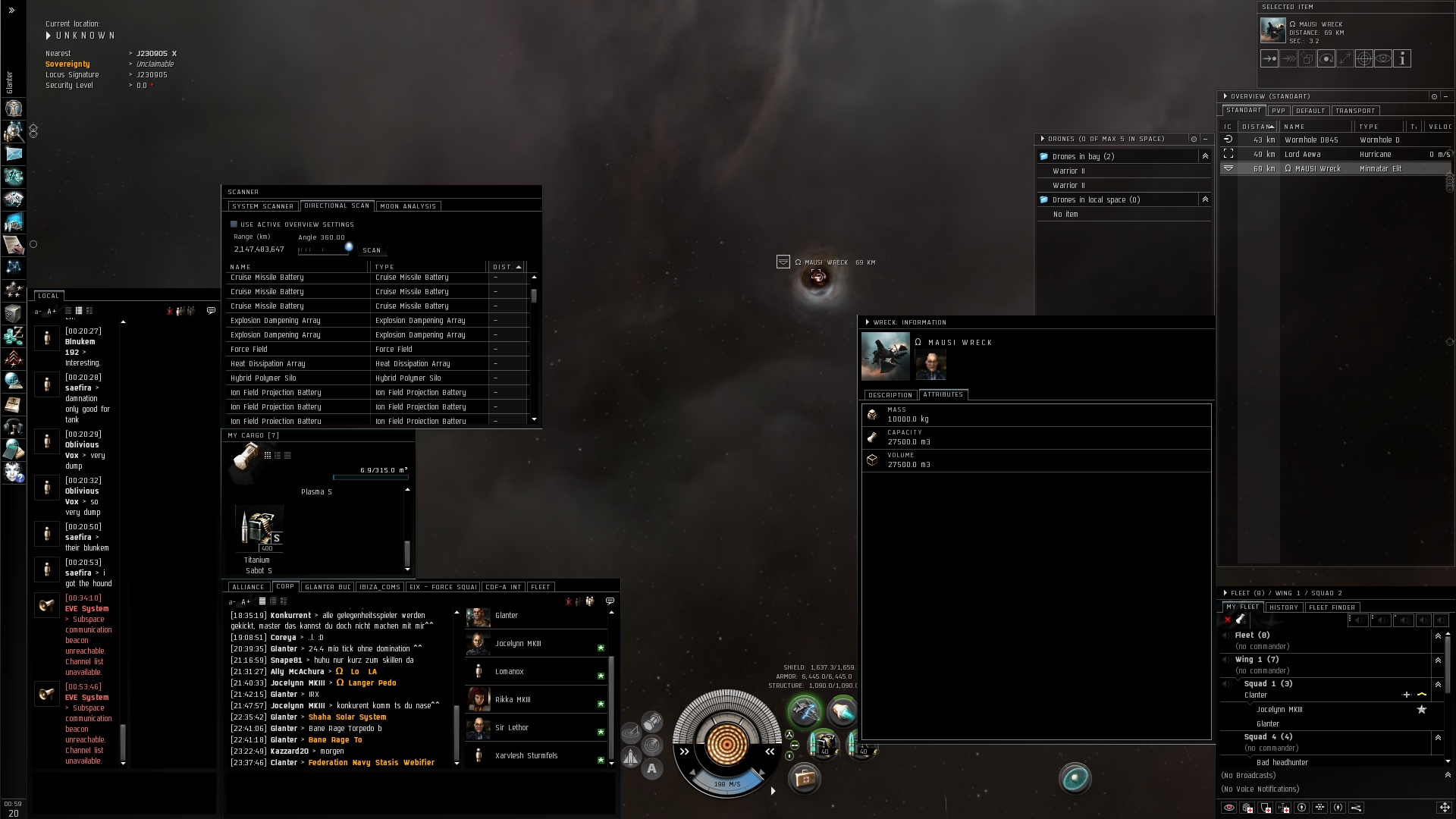Screen dimensions: 1456x819
Task: Switch overview to the Transport tab
Action: pos(1355,111)
